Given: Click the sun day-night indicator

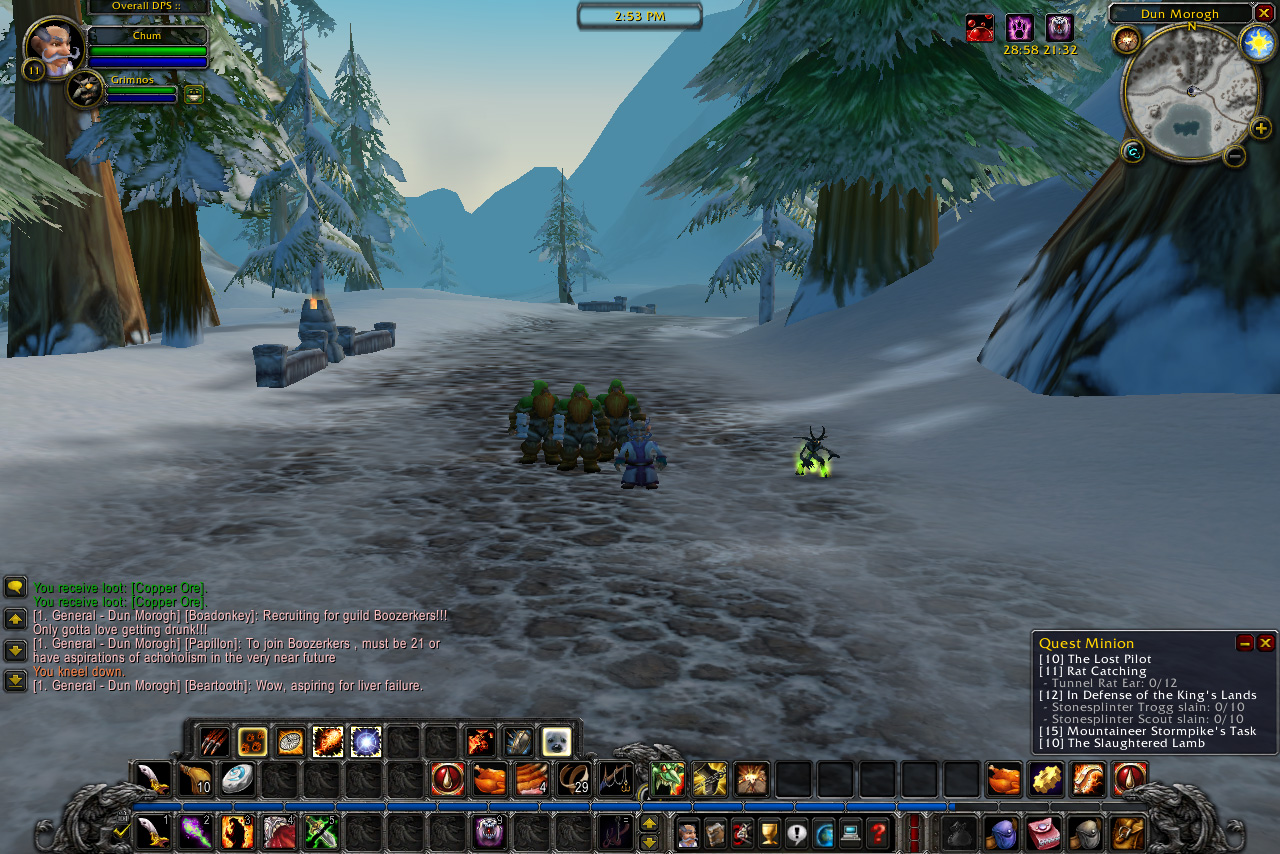Looking at the screenshot, I should point(1257,42).
